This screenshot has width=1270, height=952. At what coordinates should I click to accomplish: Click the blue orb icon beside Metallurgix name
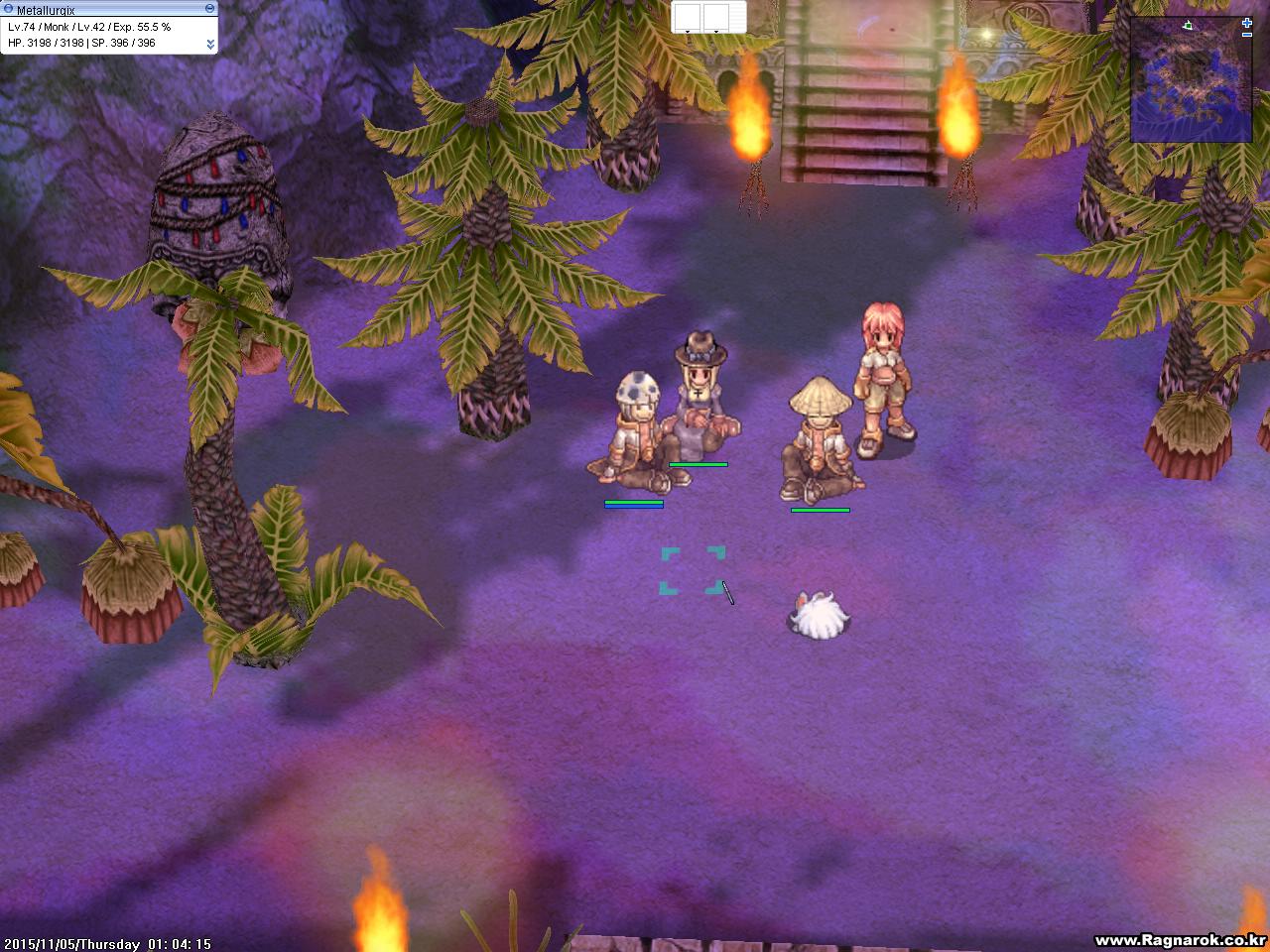(8, 8)
